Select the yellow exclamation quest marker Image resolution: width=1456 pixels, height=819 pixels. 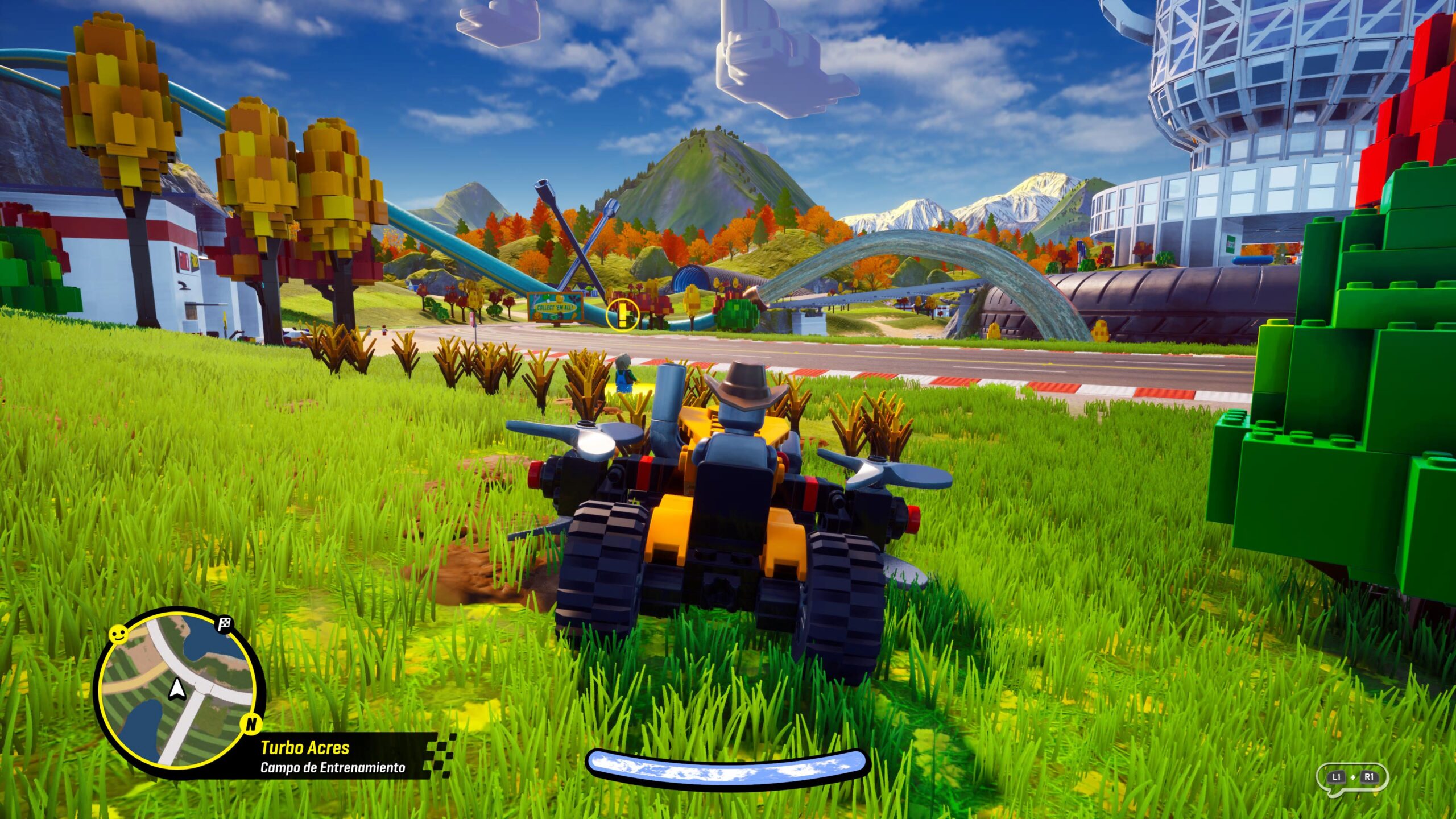(623, 315)
